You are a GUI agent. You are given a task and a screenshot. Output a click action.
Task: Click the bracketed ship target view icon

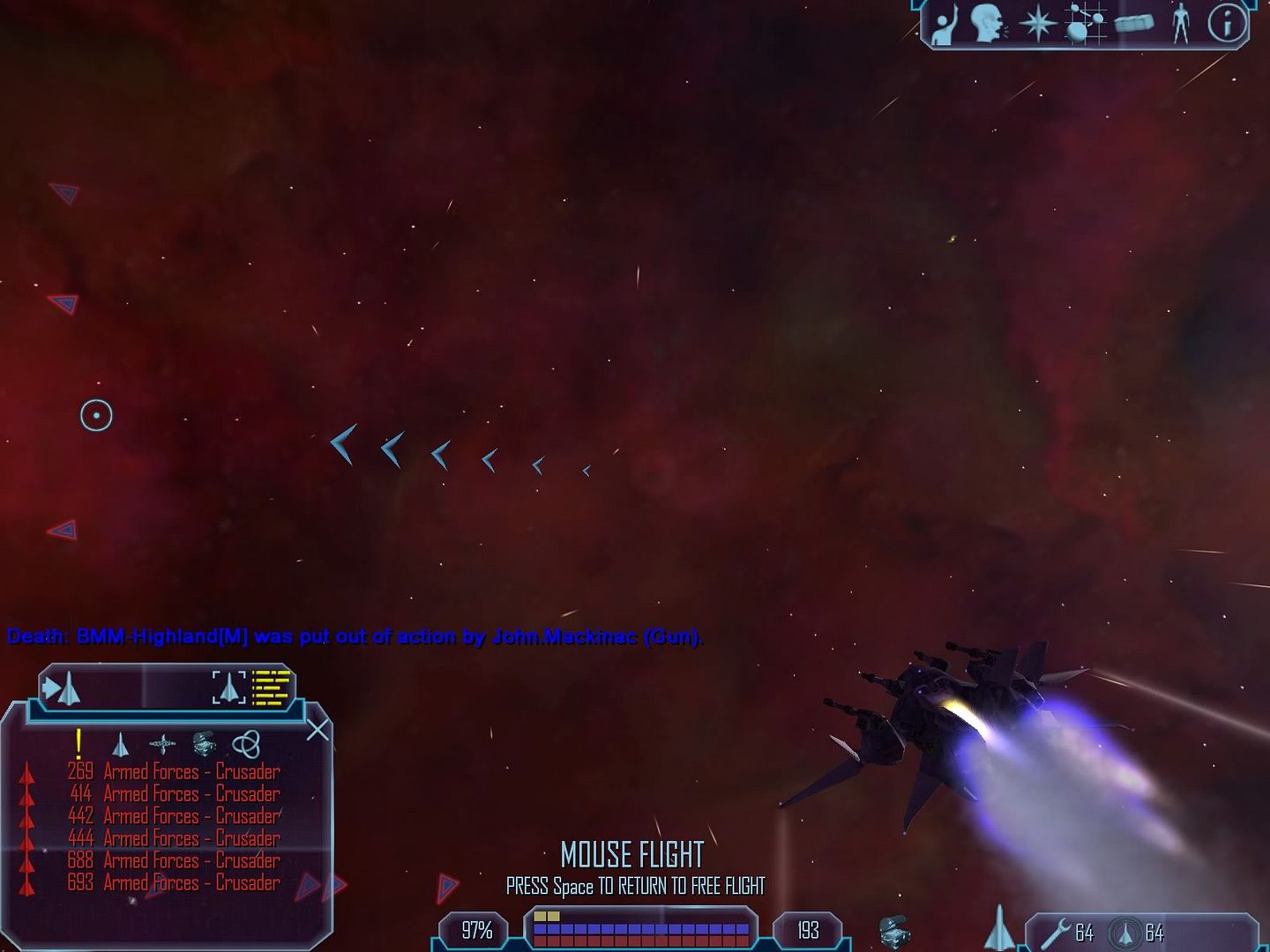pyautogui.click(x=228, y=688)
